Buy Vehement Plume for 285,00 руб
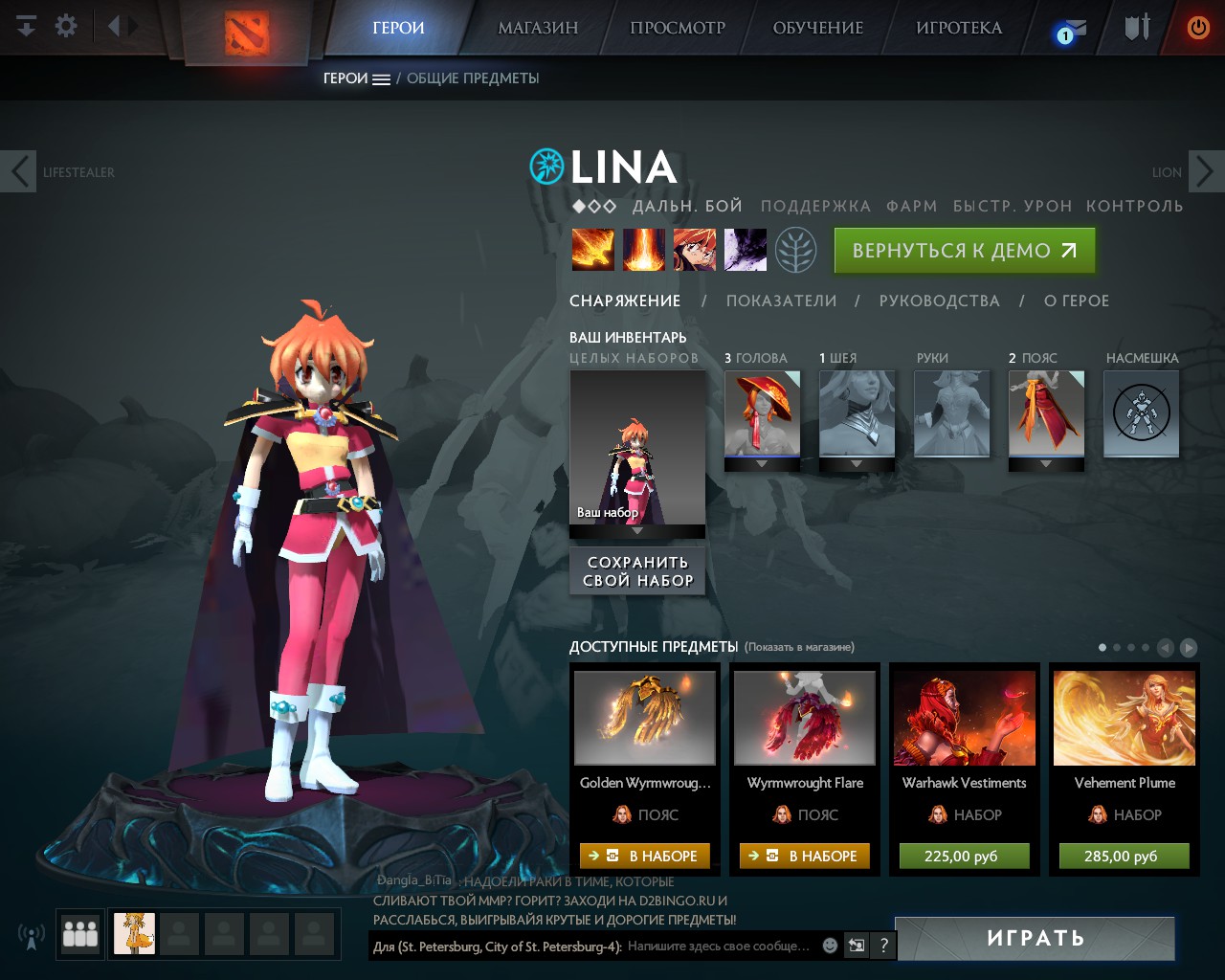This screenshot has width=1225, height=980. click(x=1124, y=856)
